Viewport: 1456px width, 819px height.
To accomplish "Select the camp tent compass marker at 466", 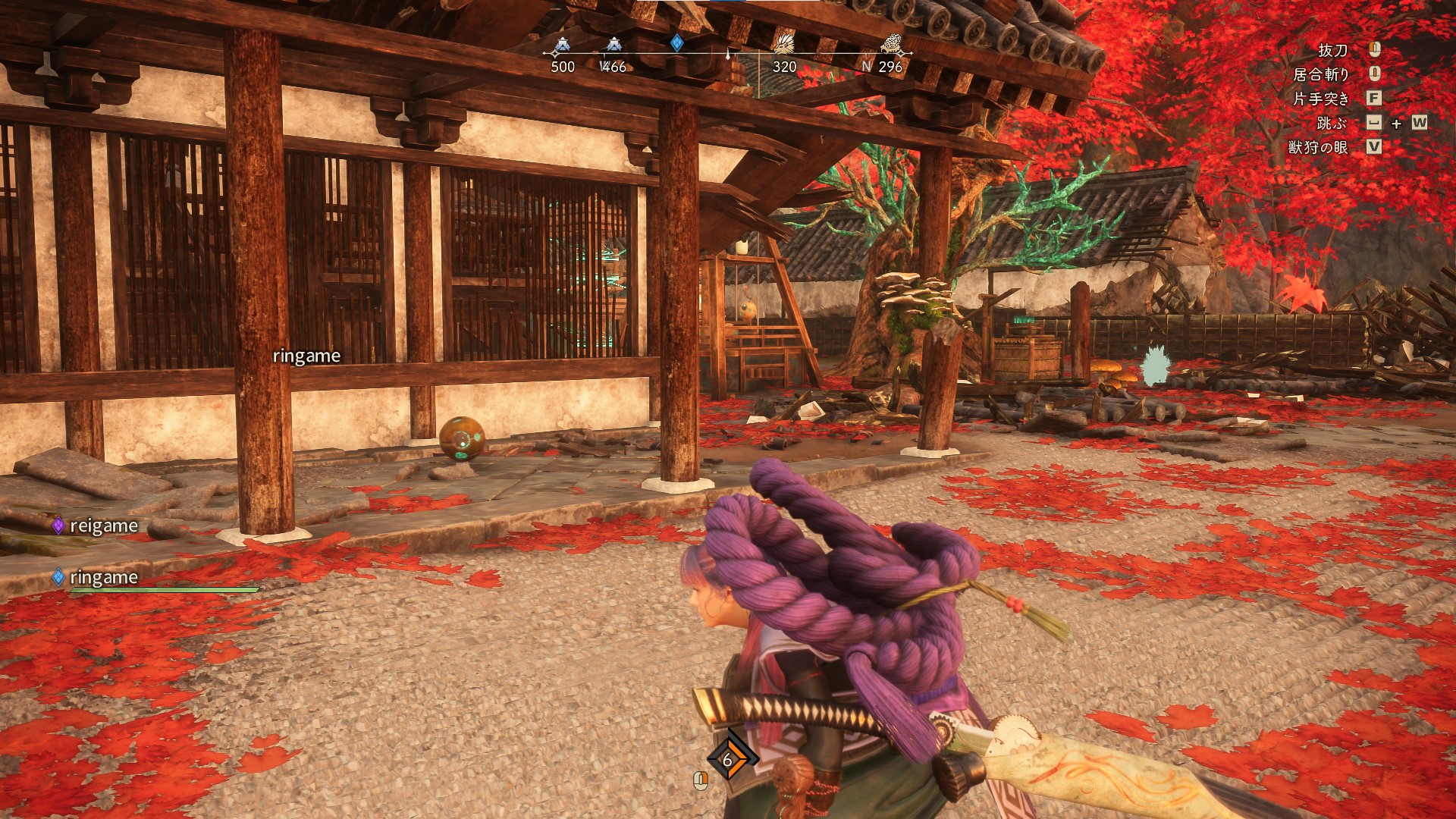I will pos(613,45).
